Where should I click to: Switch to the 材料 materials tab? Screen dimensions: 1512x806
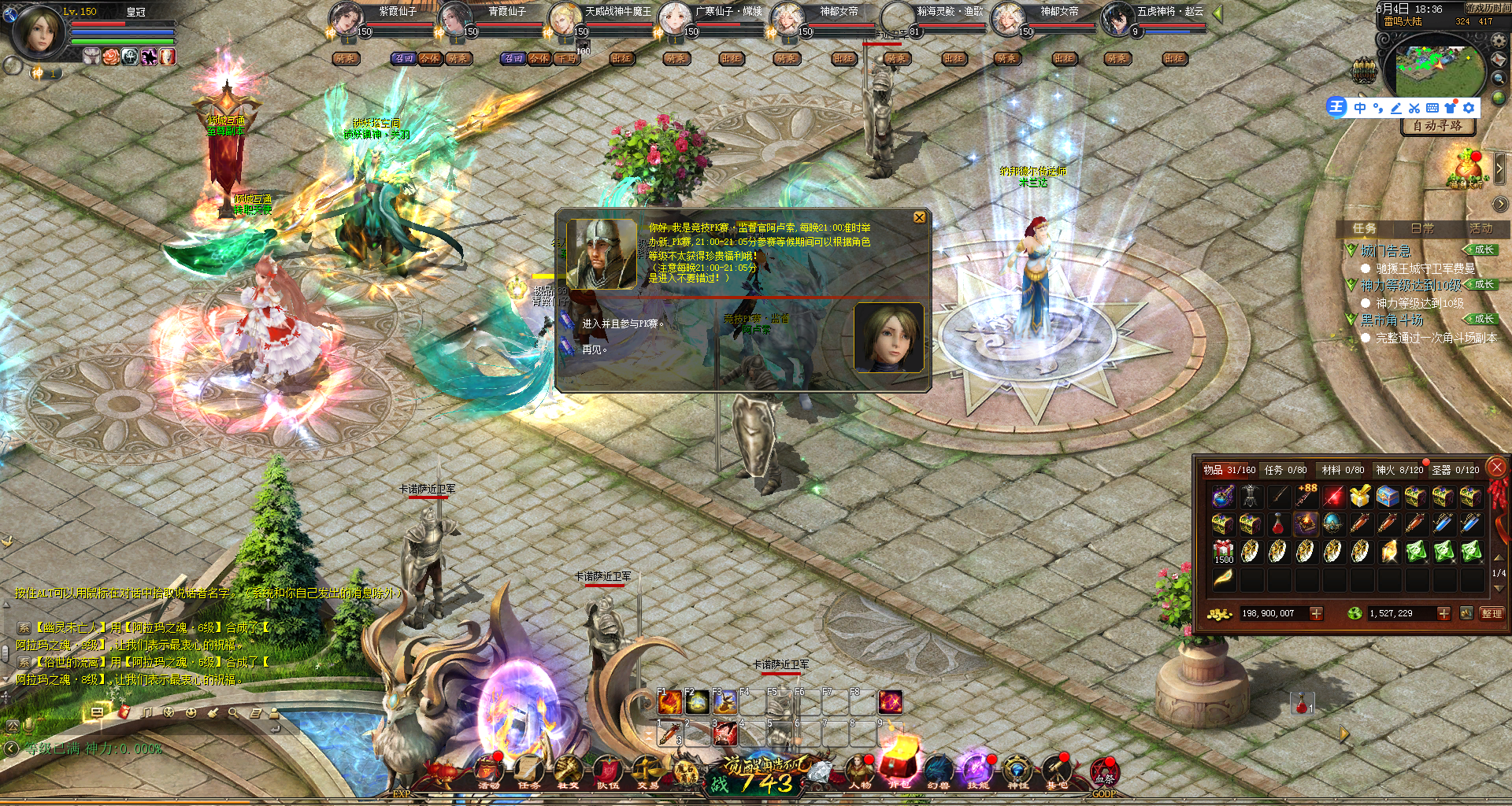click(x=1343, y=470)
